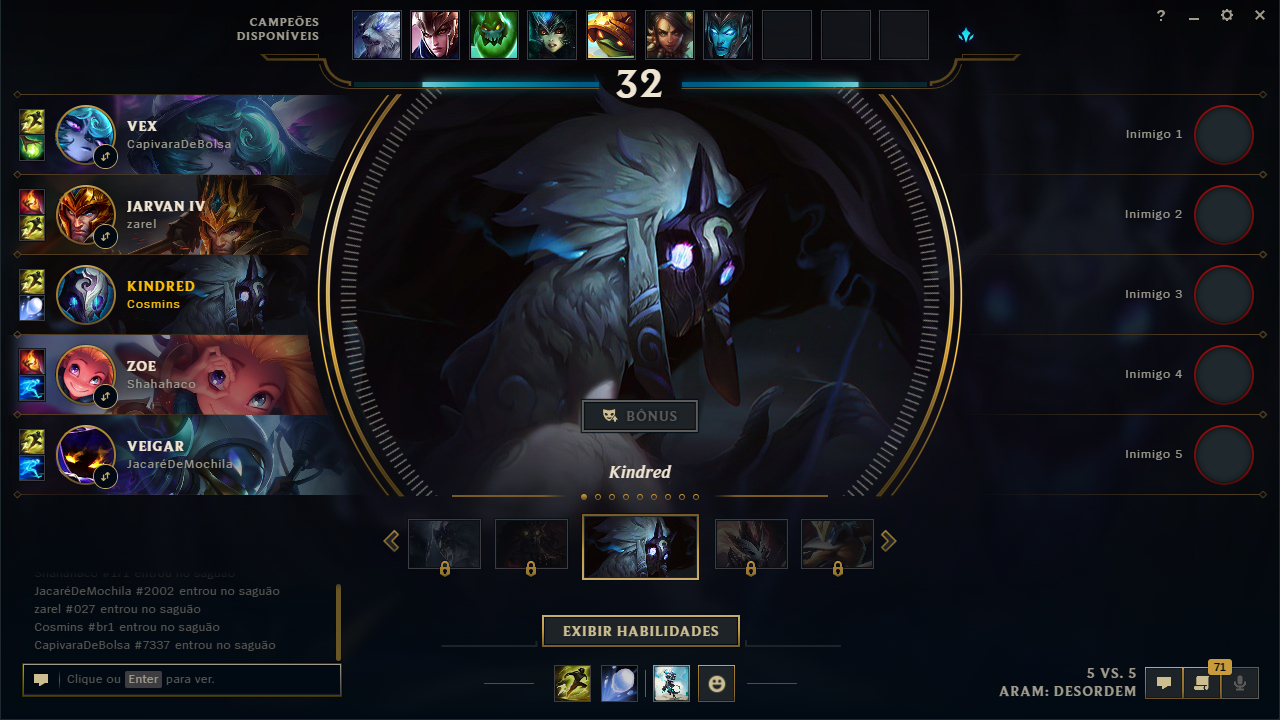Swap to green blob Zac on the bench
This screenshot has width=1280, height=720.
tap(494, 35)
